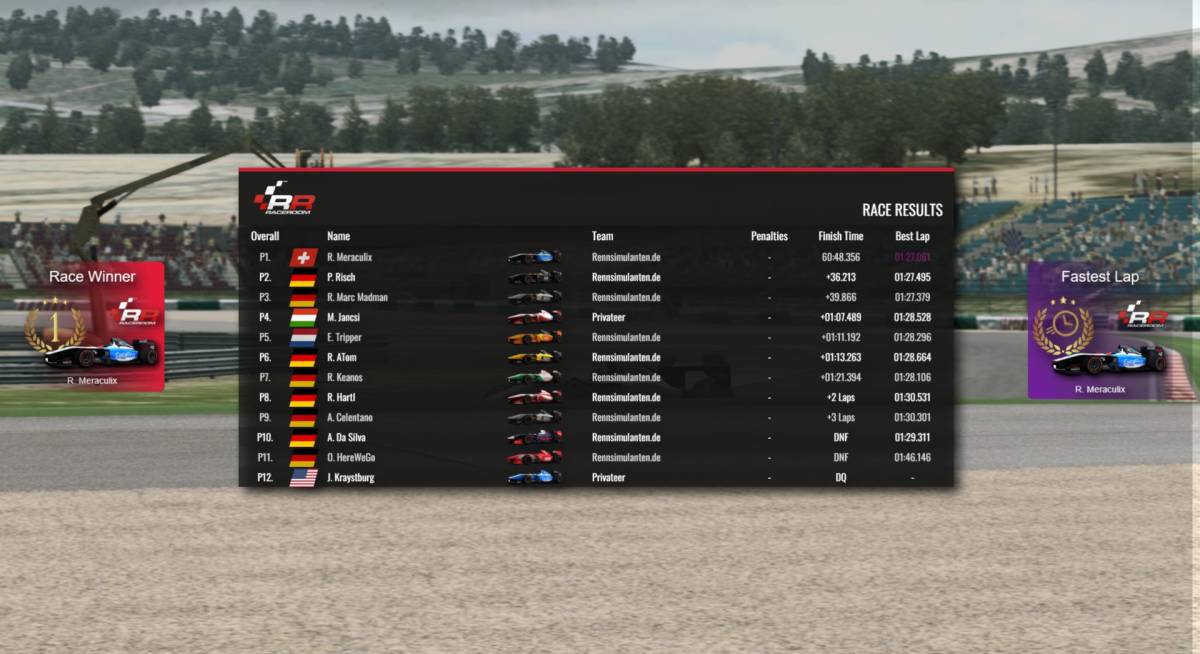Click the A. Da Silva DNF row
The width and height of the screenshot is (1200, 654).
[x=596, y=437]
